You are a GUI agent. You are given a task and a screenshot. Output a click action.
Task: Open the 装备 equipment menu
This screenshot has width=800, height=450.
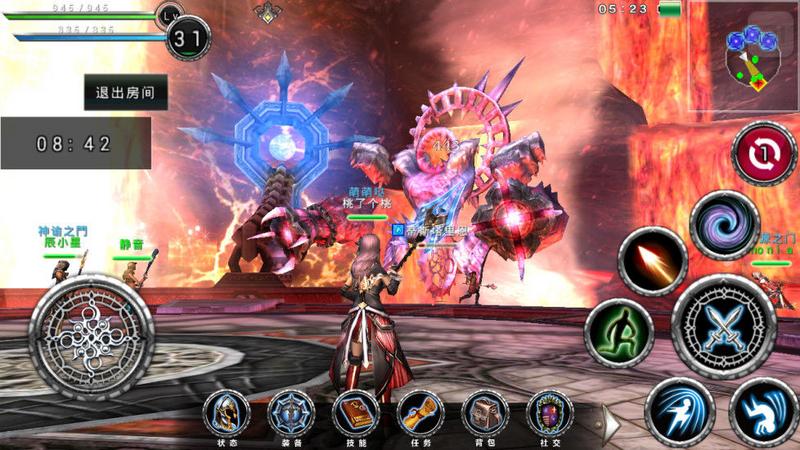tap(291, 412)
